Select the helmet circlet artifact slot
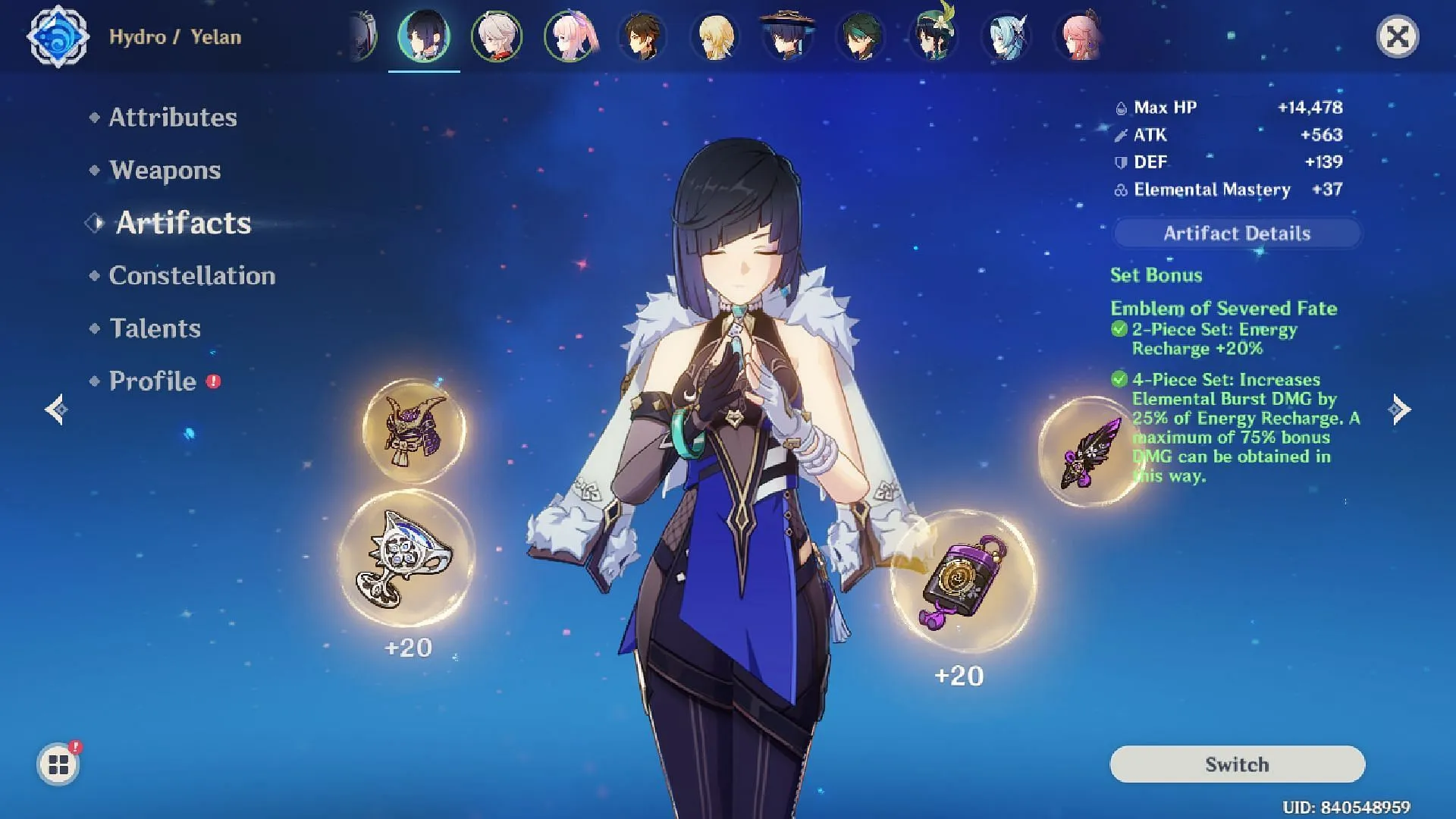Image resolution: width=1456 pixels, height=819 pixels. pyautogui.click(x=414, y=431)
